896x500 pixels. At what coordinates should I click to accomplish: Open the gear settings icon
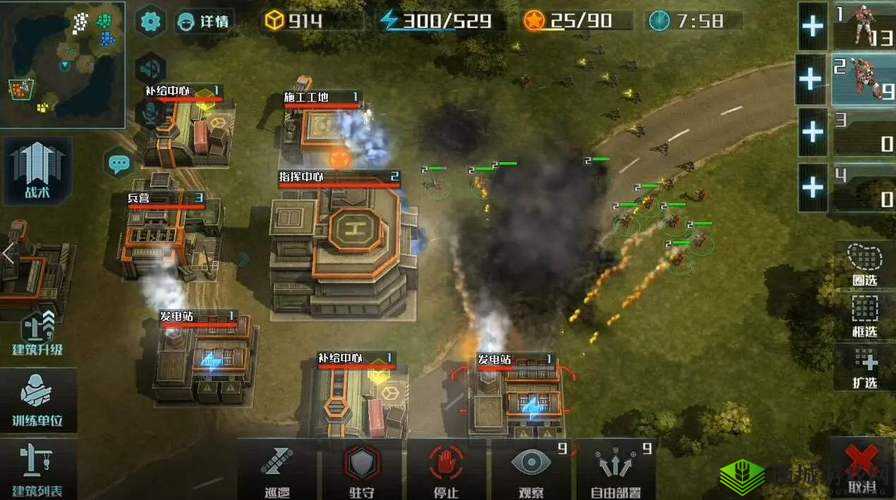click(151, 20)
